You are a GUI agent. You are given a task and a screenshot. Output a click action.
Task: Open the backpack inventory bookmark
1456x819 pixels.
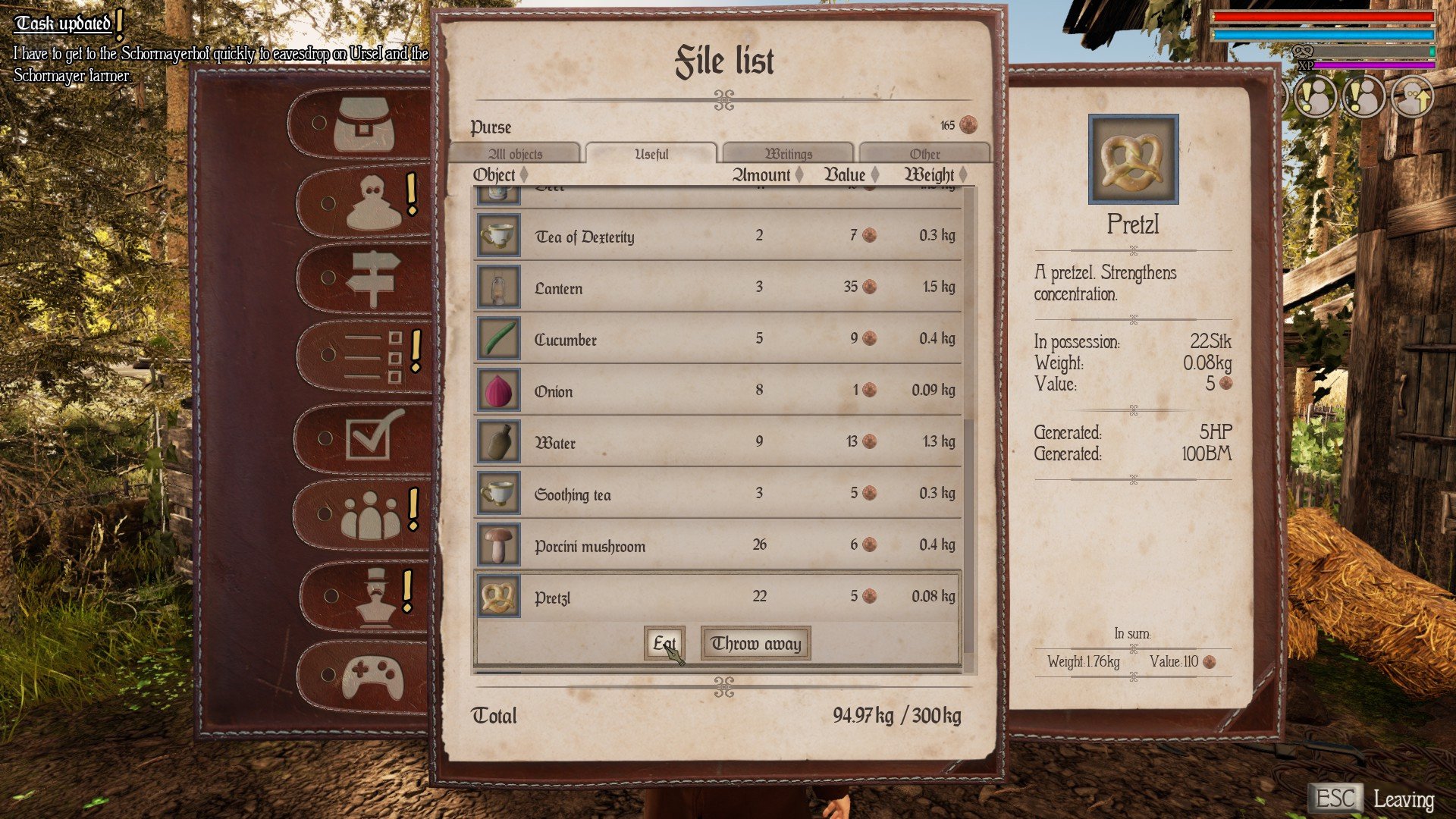(364, 124)
